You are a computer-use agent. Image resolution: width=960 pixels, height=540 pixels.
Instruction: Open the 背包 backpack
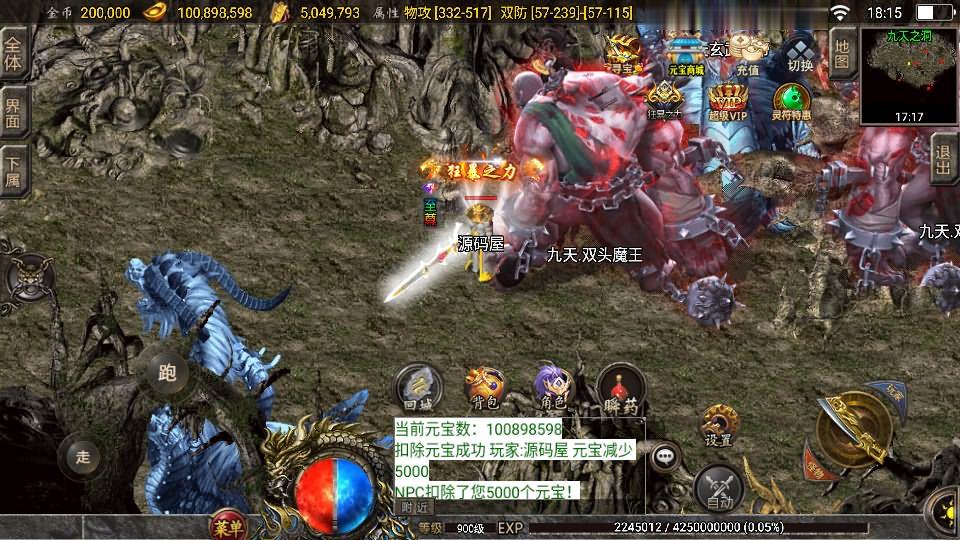click(x=485, y=387)
